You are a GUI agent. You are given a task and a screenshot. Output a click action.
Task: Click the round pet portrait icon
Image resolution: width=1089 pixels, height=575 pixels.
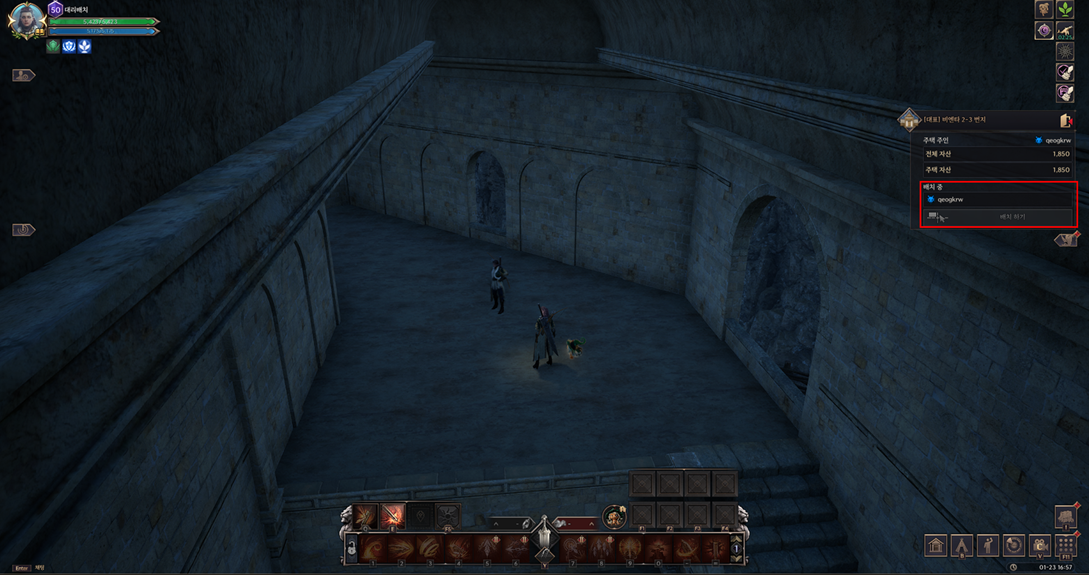pyautogui.click(x=614, y=517)
